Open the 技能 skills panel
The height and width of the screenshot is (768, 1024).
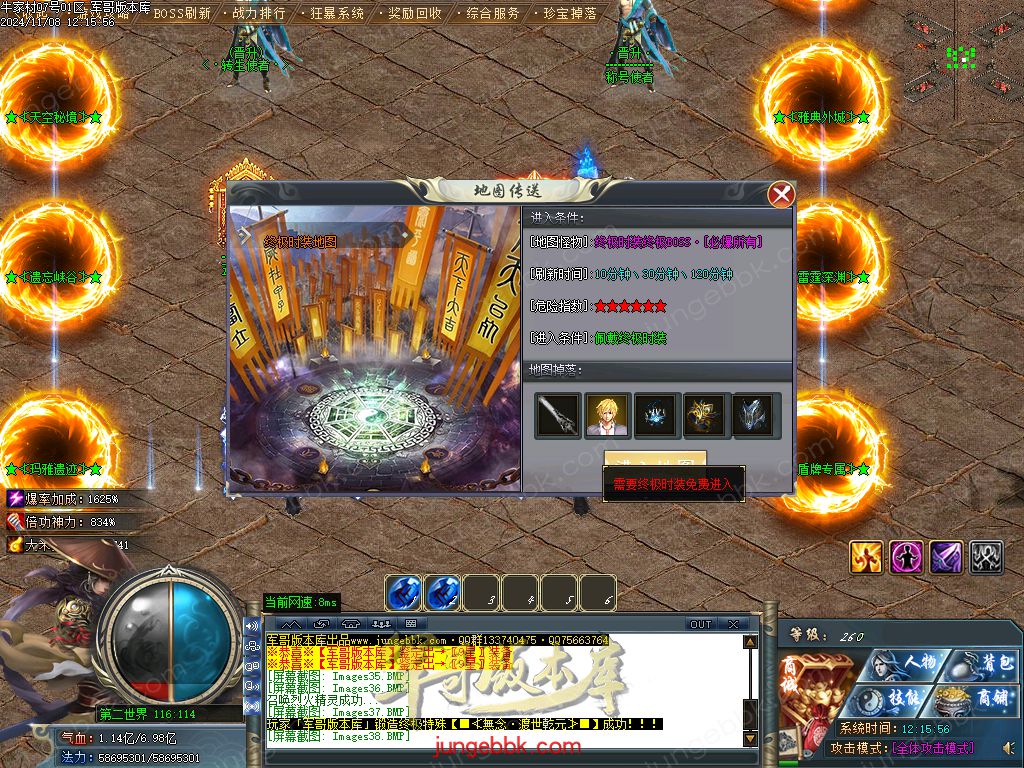click(x=902, y=698)
